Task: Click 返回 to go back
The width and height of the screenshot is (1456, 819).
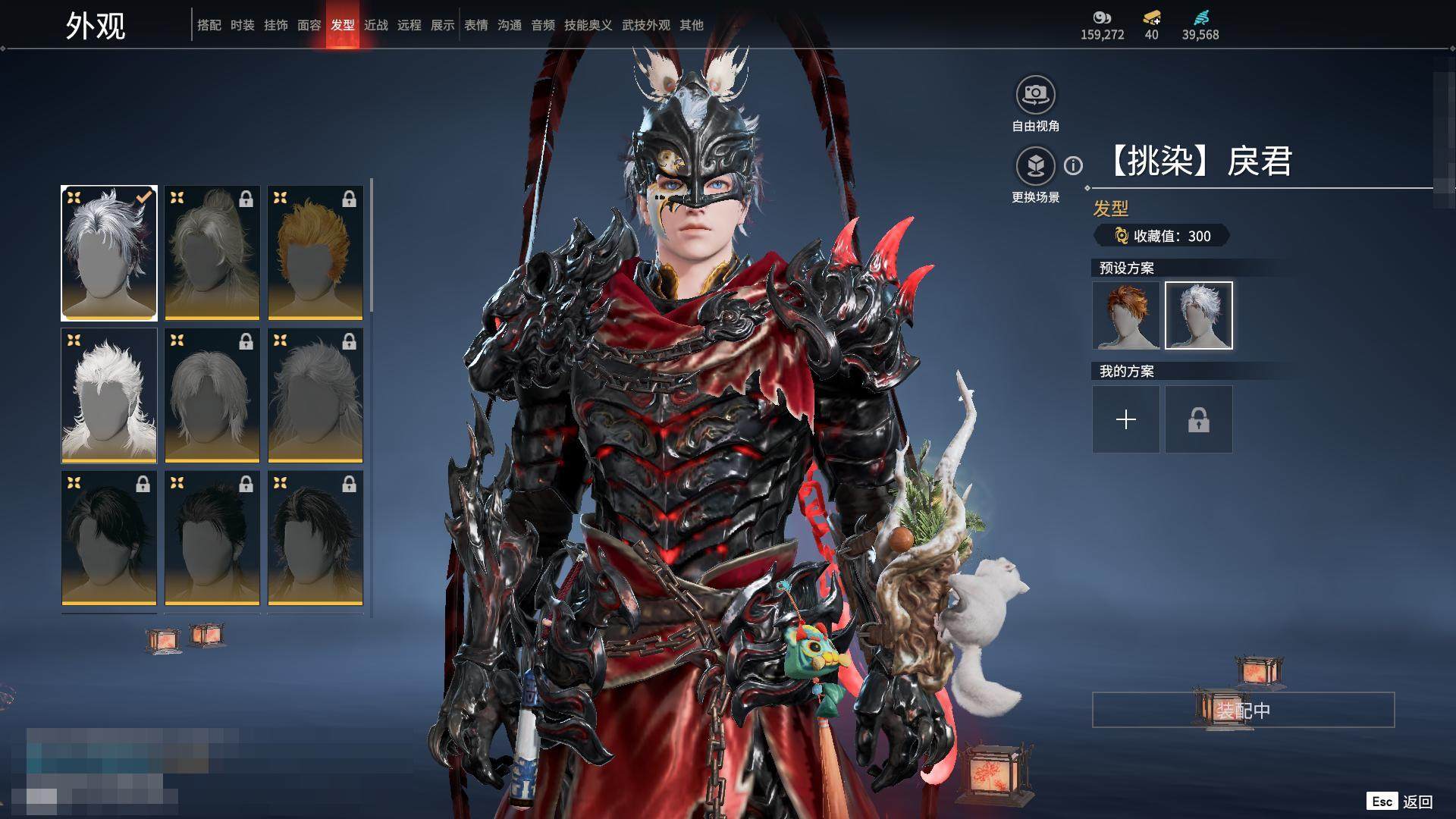Action: coord(1417,802)
